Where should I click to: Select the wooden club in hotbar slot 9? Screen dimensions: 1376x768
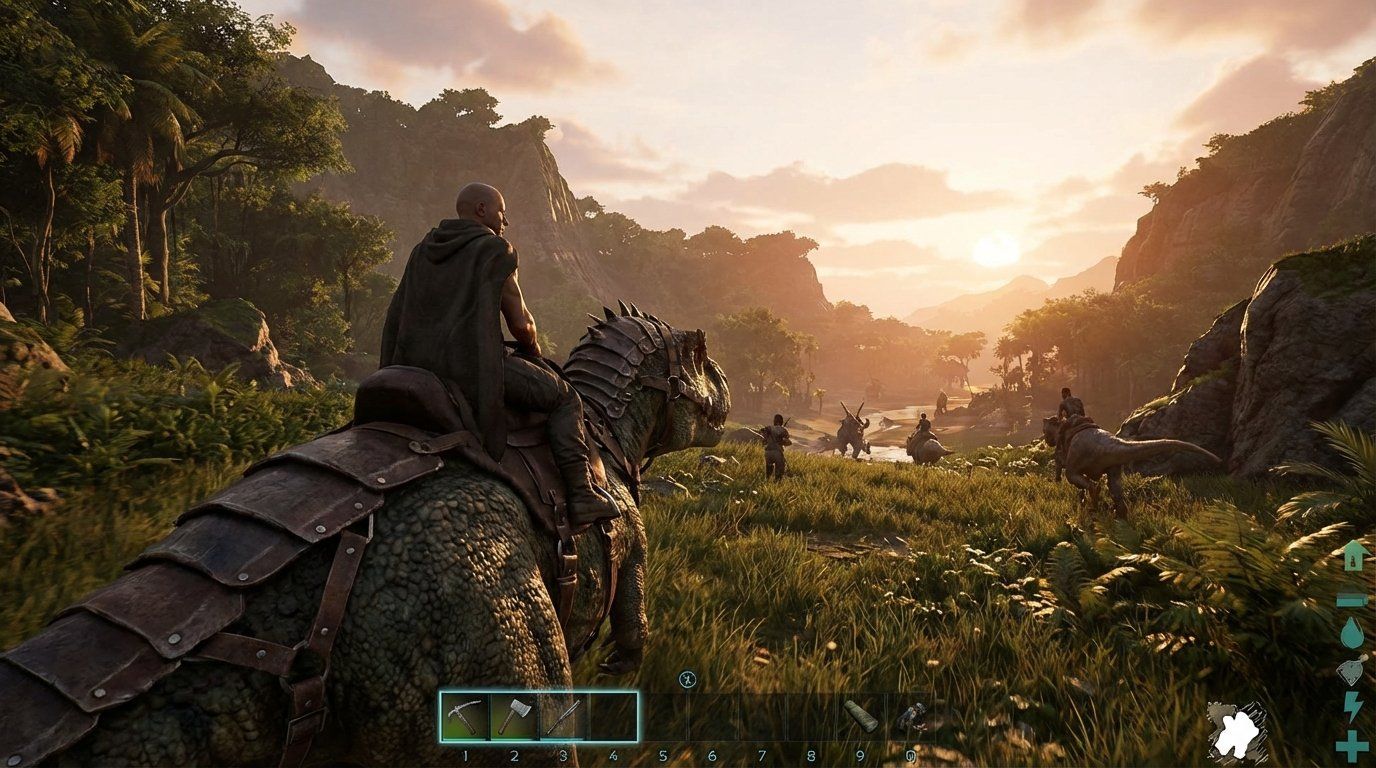click(x=861, y=717)
